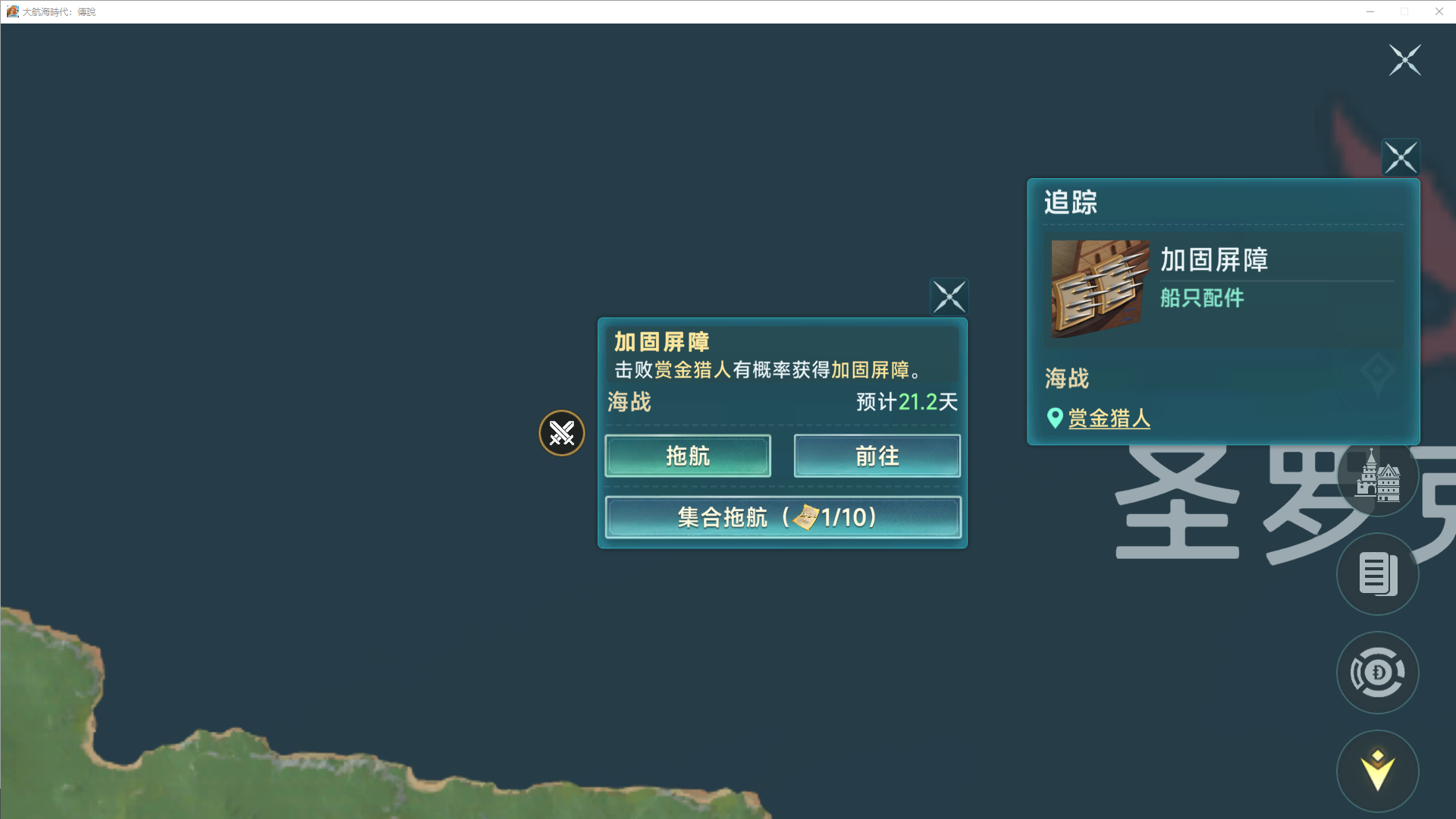
Task: Open the 赏金猎人 bounty hunter link
Action: [1109, 419]
